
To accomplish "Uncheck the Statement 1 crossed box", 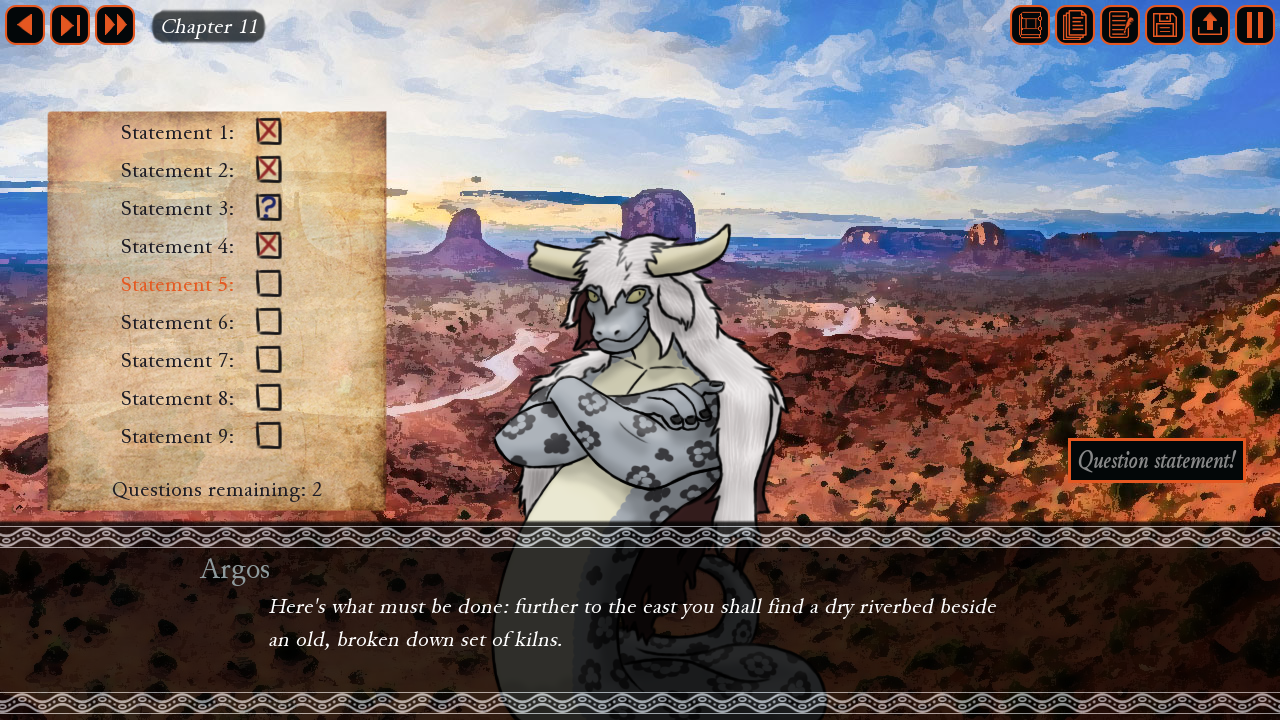I will [268, 131].
